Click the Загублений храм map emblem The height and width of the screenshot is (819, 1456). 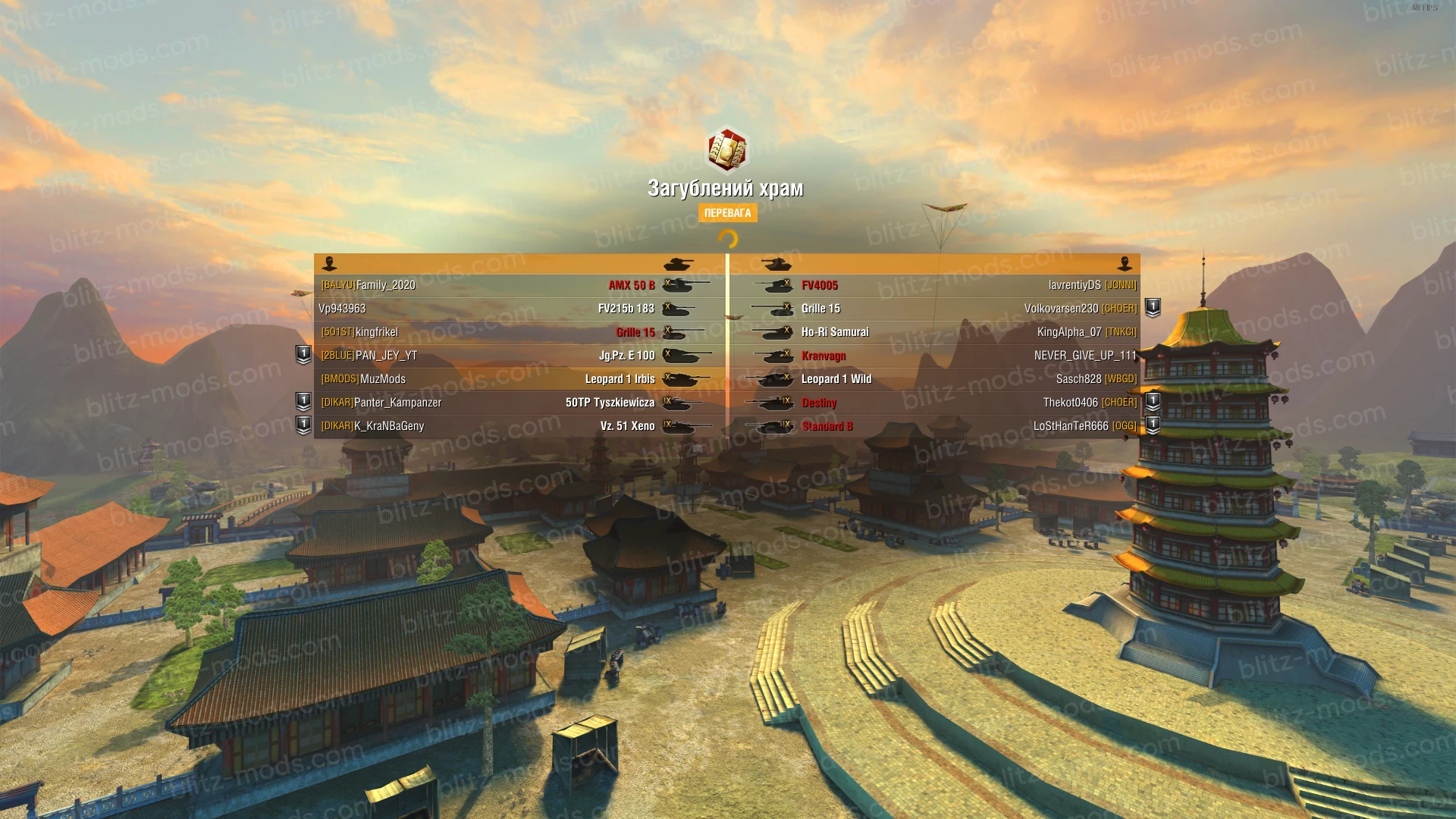coord(727,150)
